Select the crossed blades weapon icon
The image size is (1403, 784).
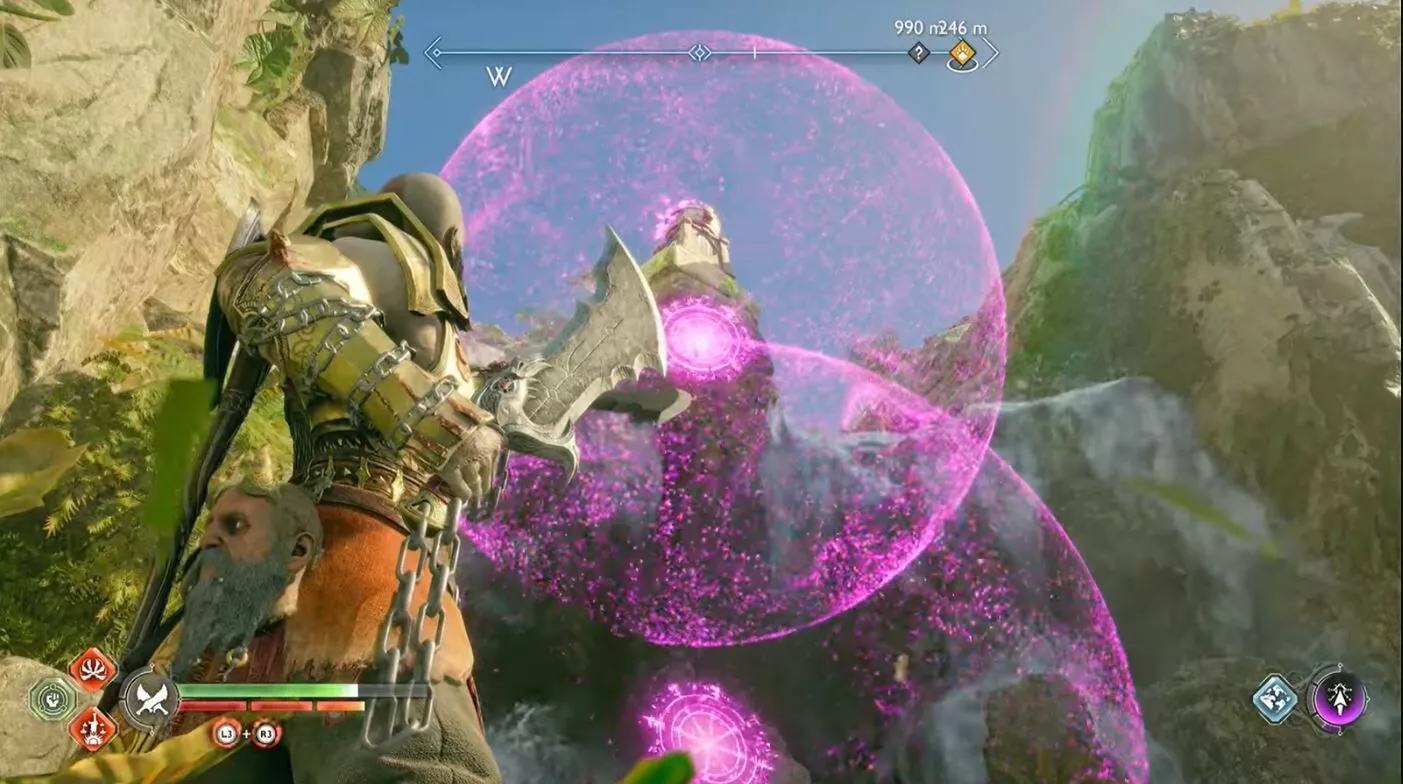click(151, 699)
